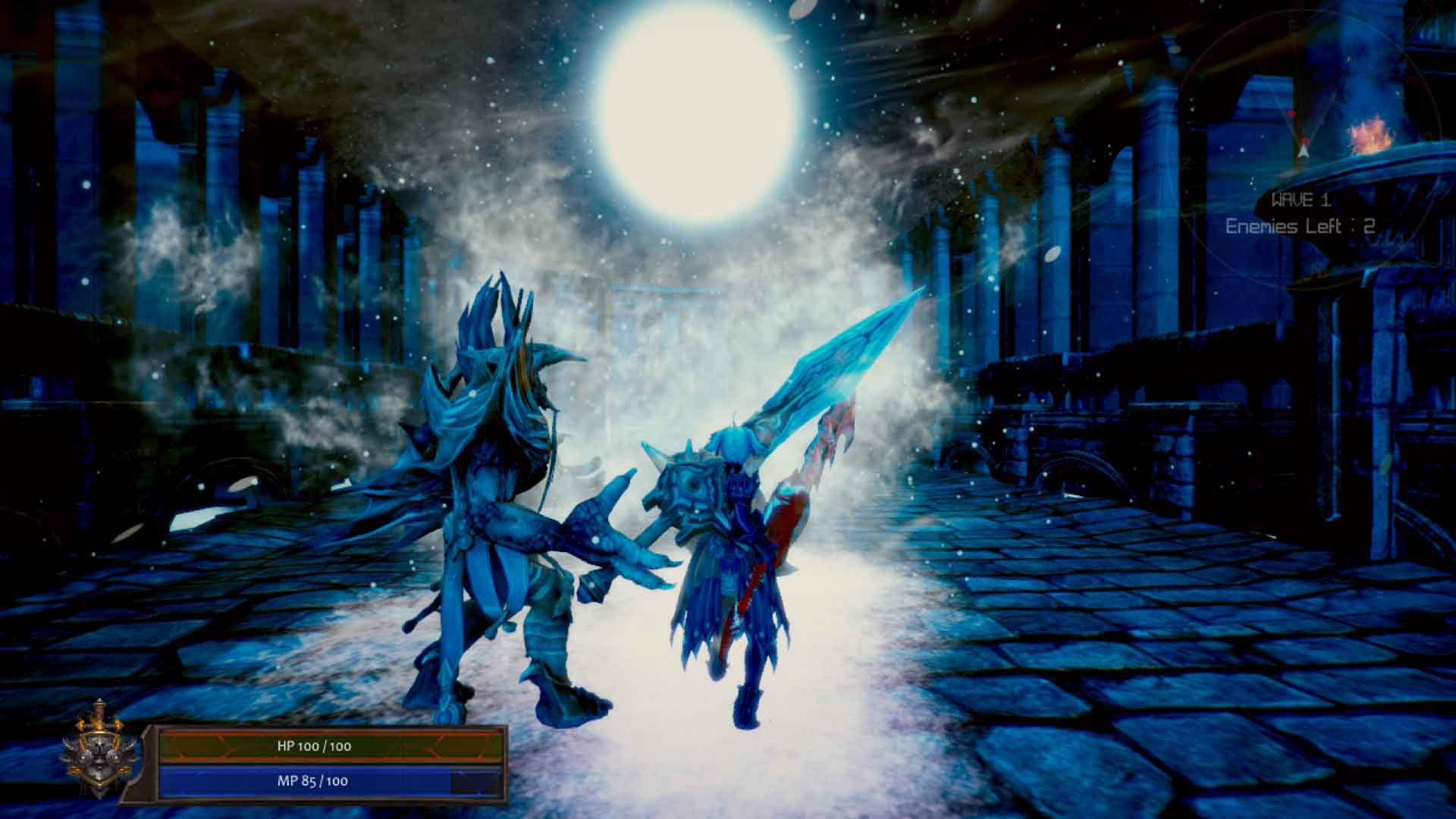
Task: Click the lower red enemy blip on the minimap
Action: coord(1305,140)
